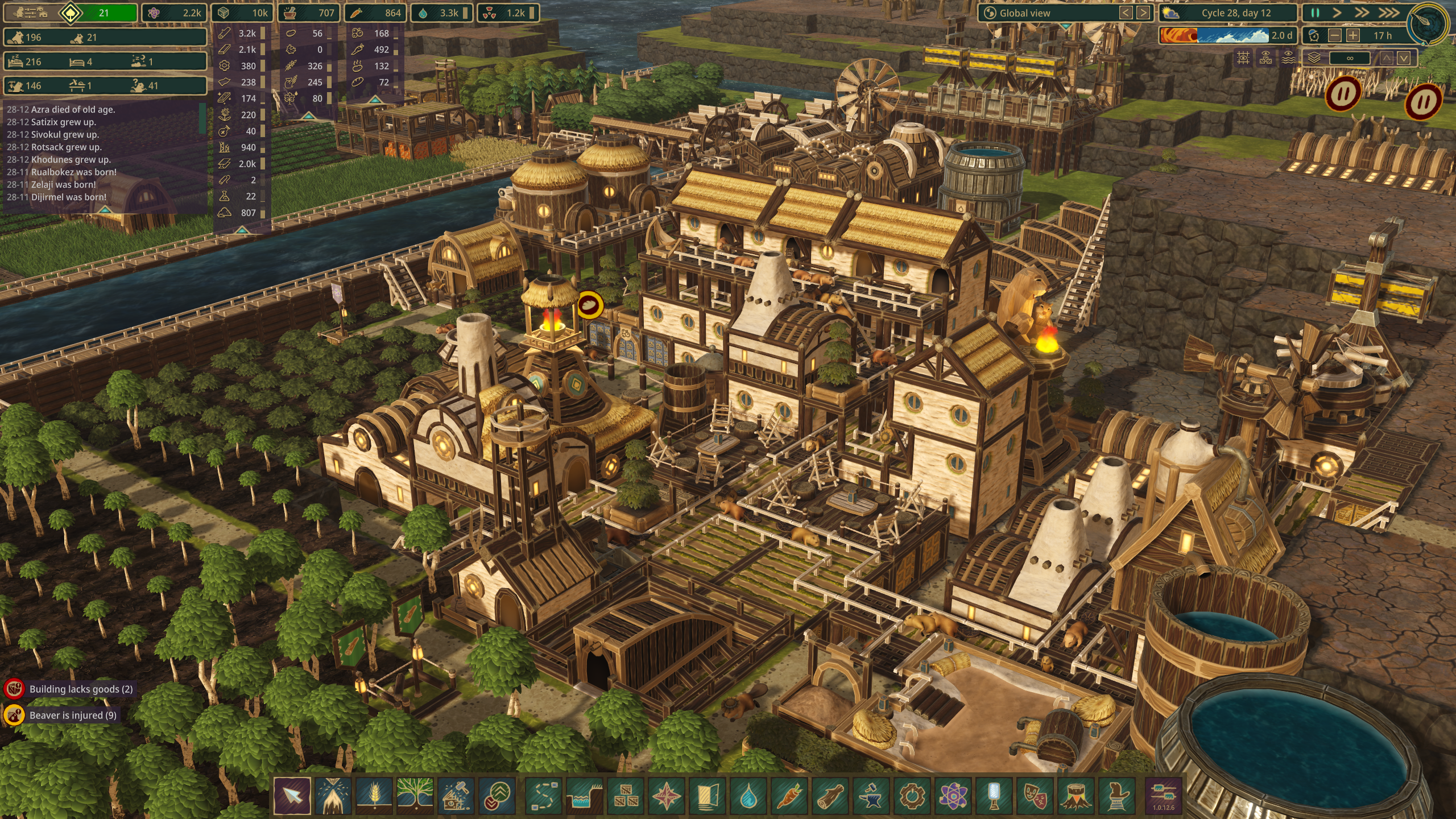Open the log wood building category

(x=830, y=795)
